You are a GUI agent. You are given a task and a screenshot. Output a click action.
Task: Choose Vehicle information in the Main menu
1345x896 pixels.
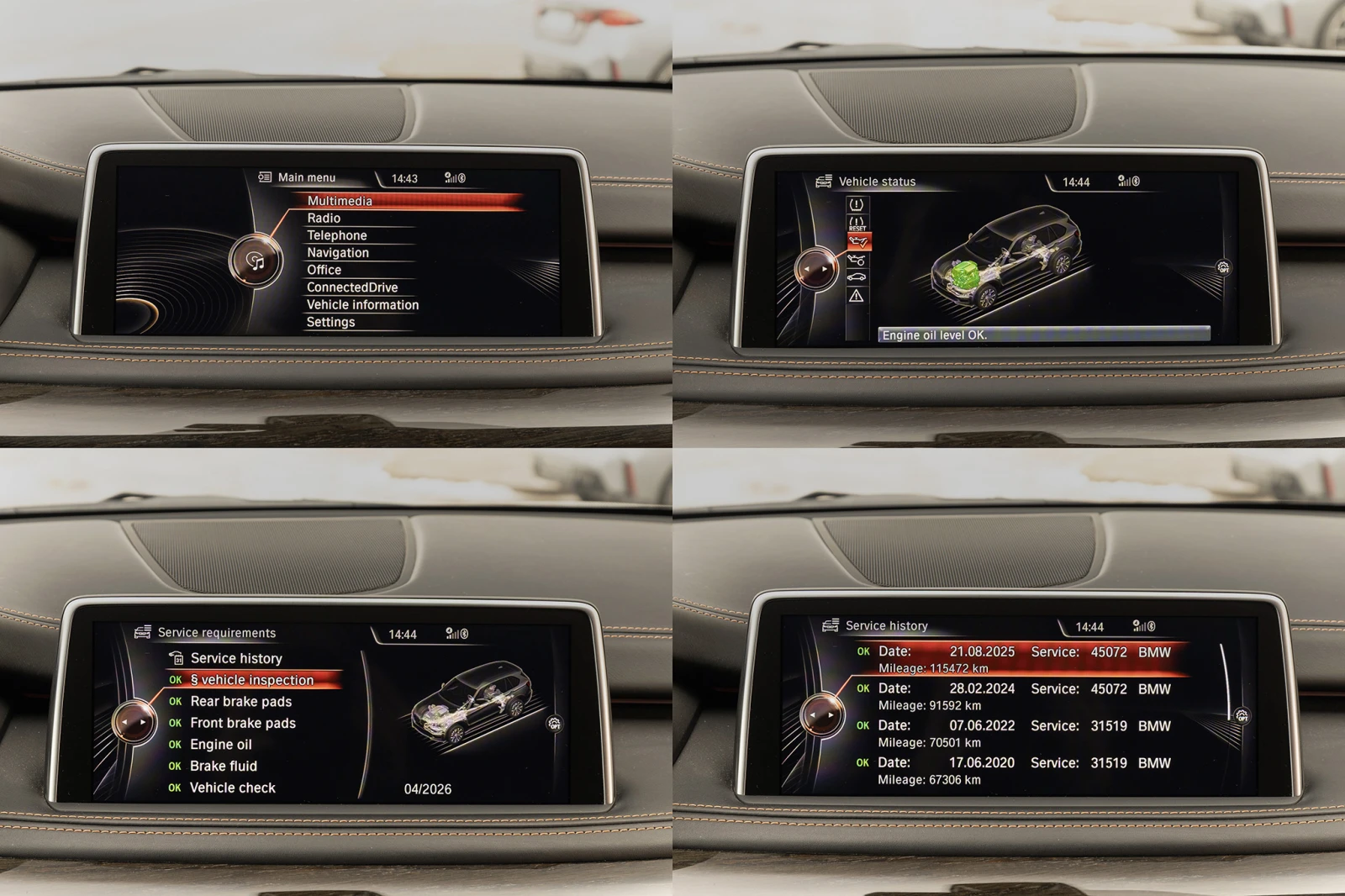362,305
